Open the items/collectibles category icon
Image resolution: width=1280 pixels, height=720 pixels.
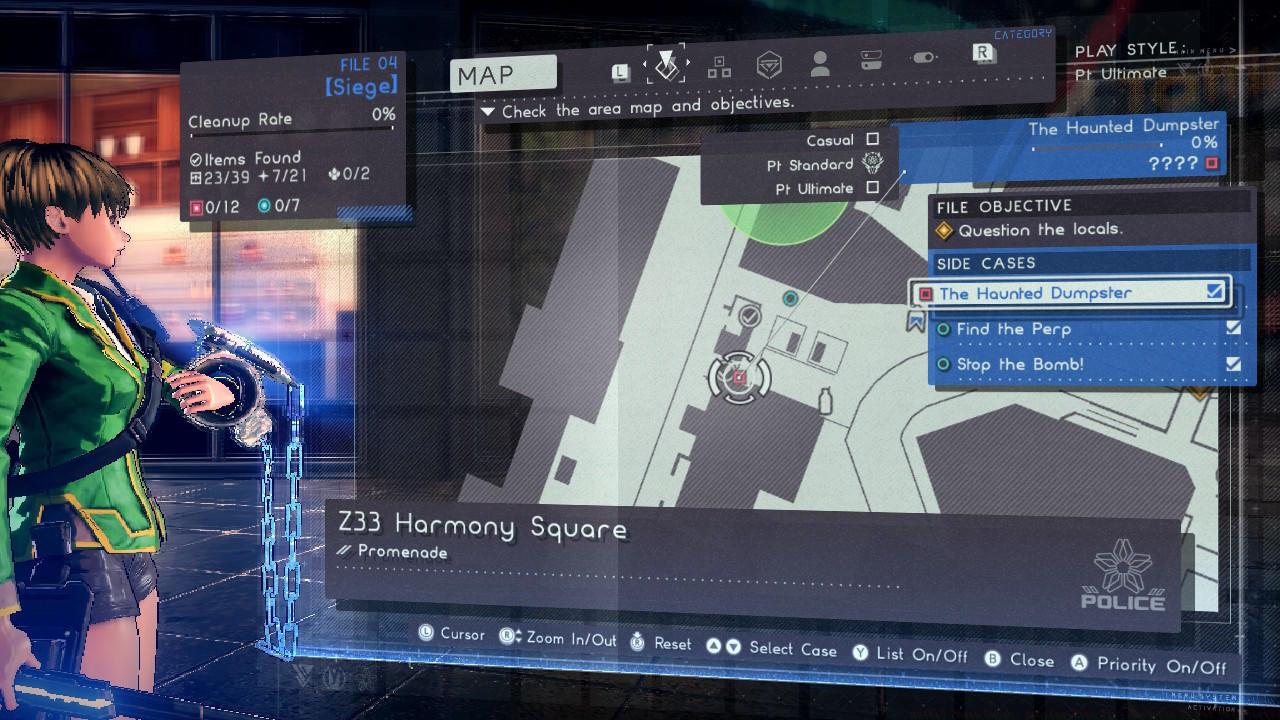click(x=717, y=65)
